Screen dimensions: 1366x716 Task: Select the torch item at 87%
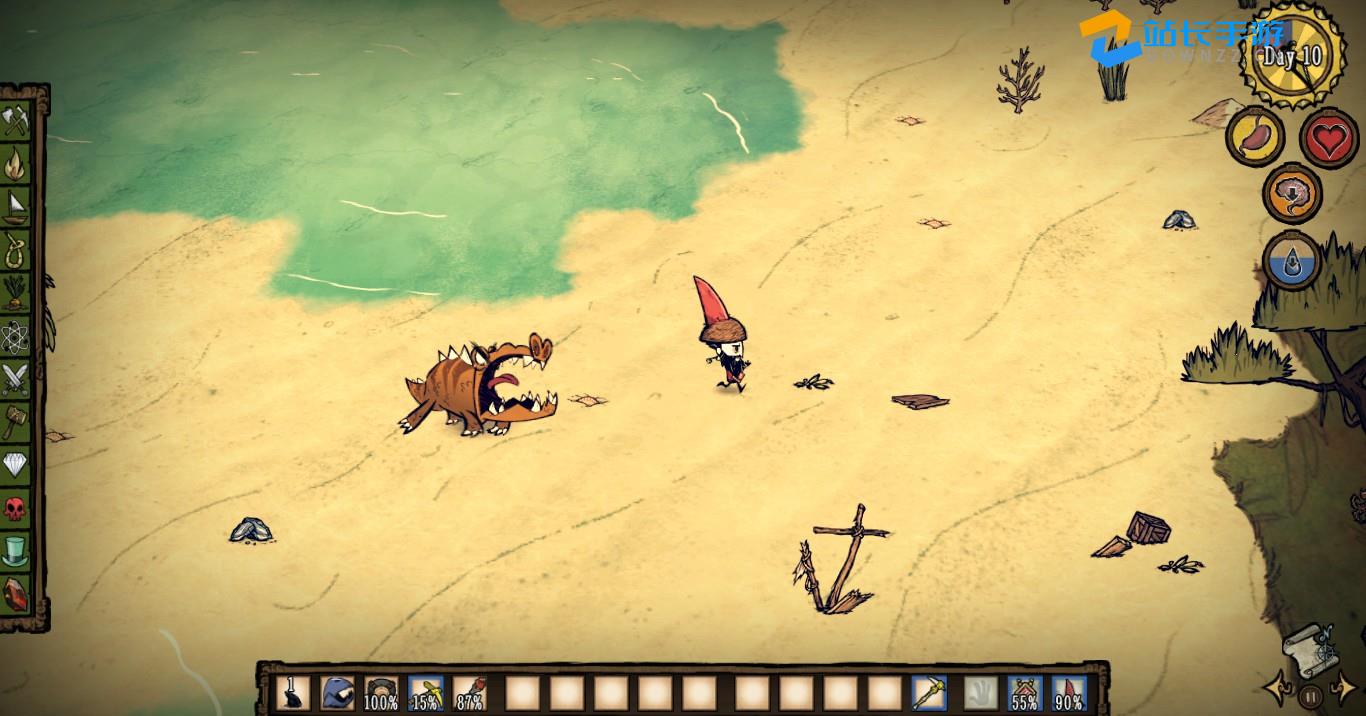(x=470, y=692)
